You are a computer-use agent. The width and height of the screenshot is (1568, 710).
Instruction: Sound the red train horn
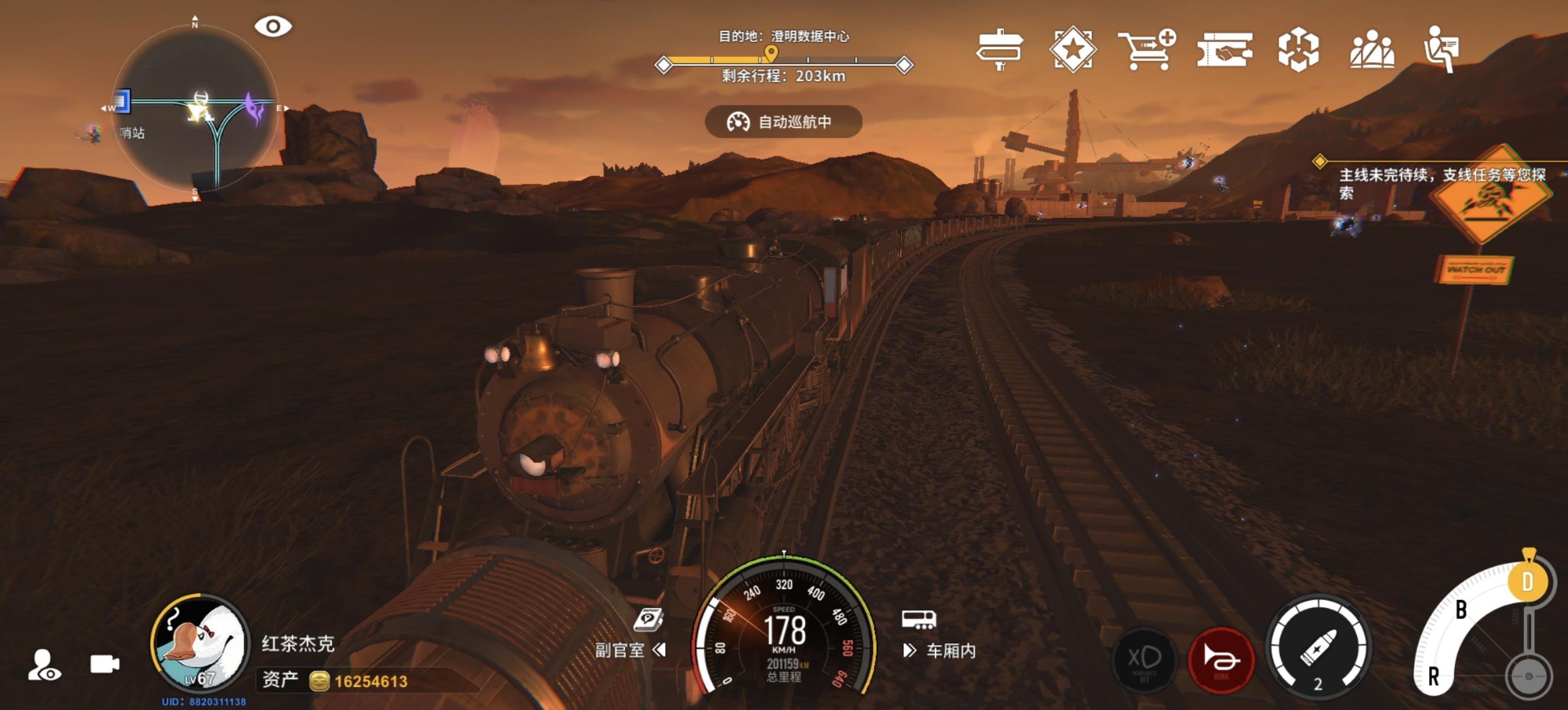pyautogui.click(x=1220, y=660)
